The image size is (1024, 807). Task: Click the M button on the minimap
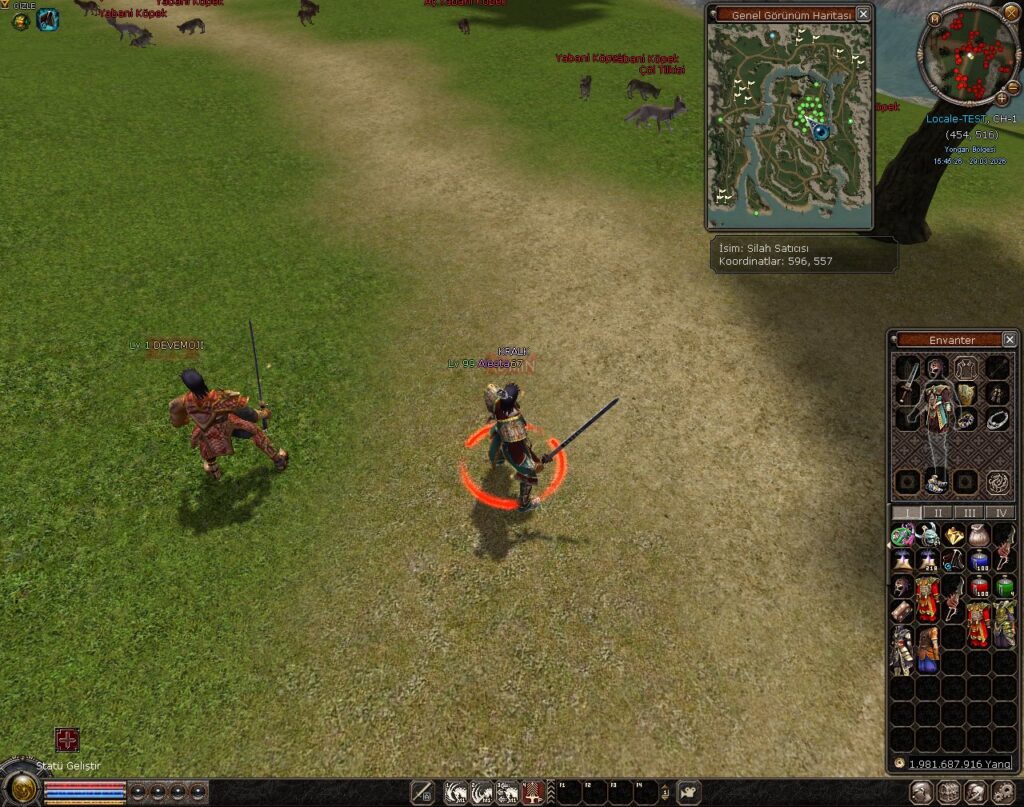[x=934, y=18]
